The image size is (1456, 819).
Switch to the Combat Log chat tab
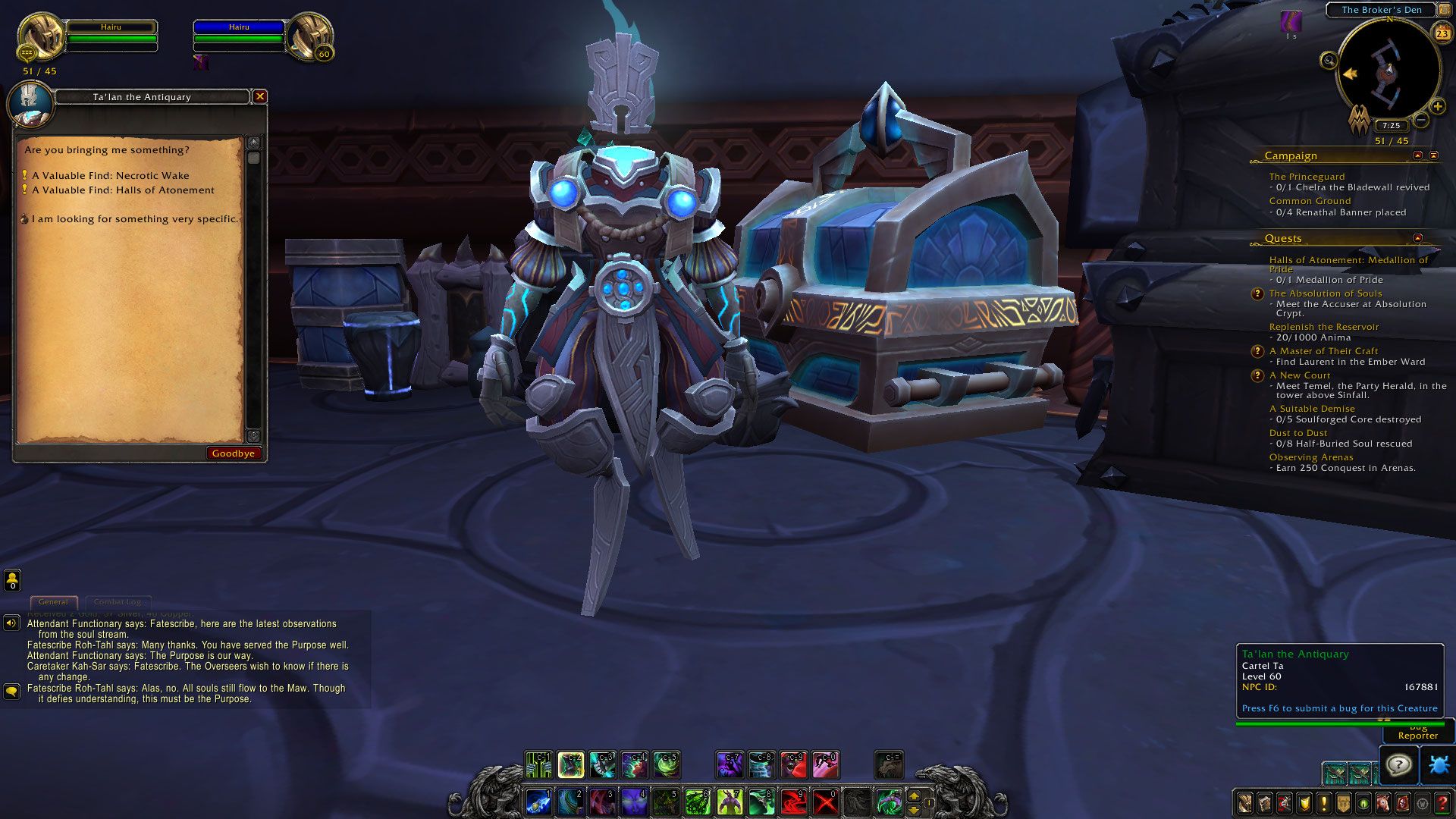118,602
